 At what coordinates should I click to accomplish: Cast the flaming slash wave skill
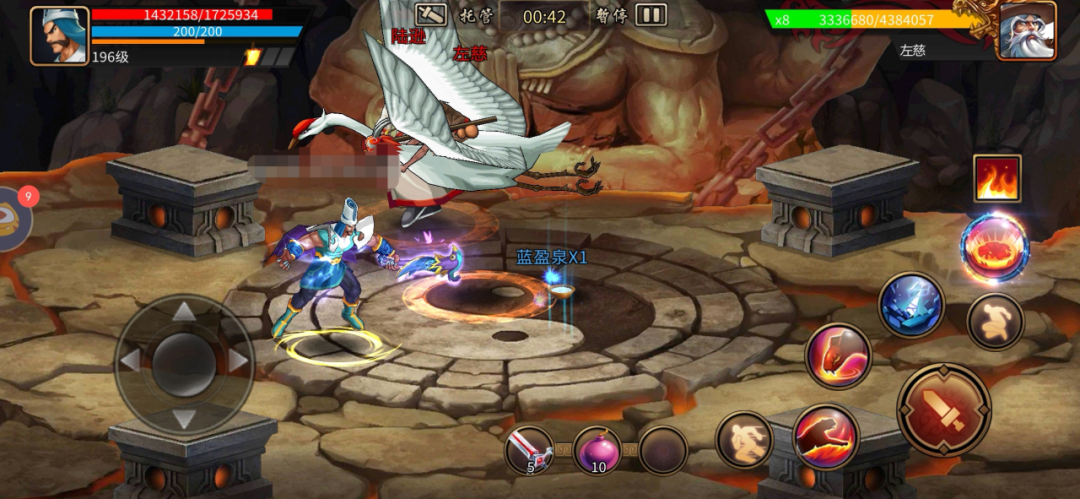(x=826, y=437)
